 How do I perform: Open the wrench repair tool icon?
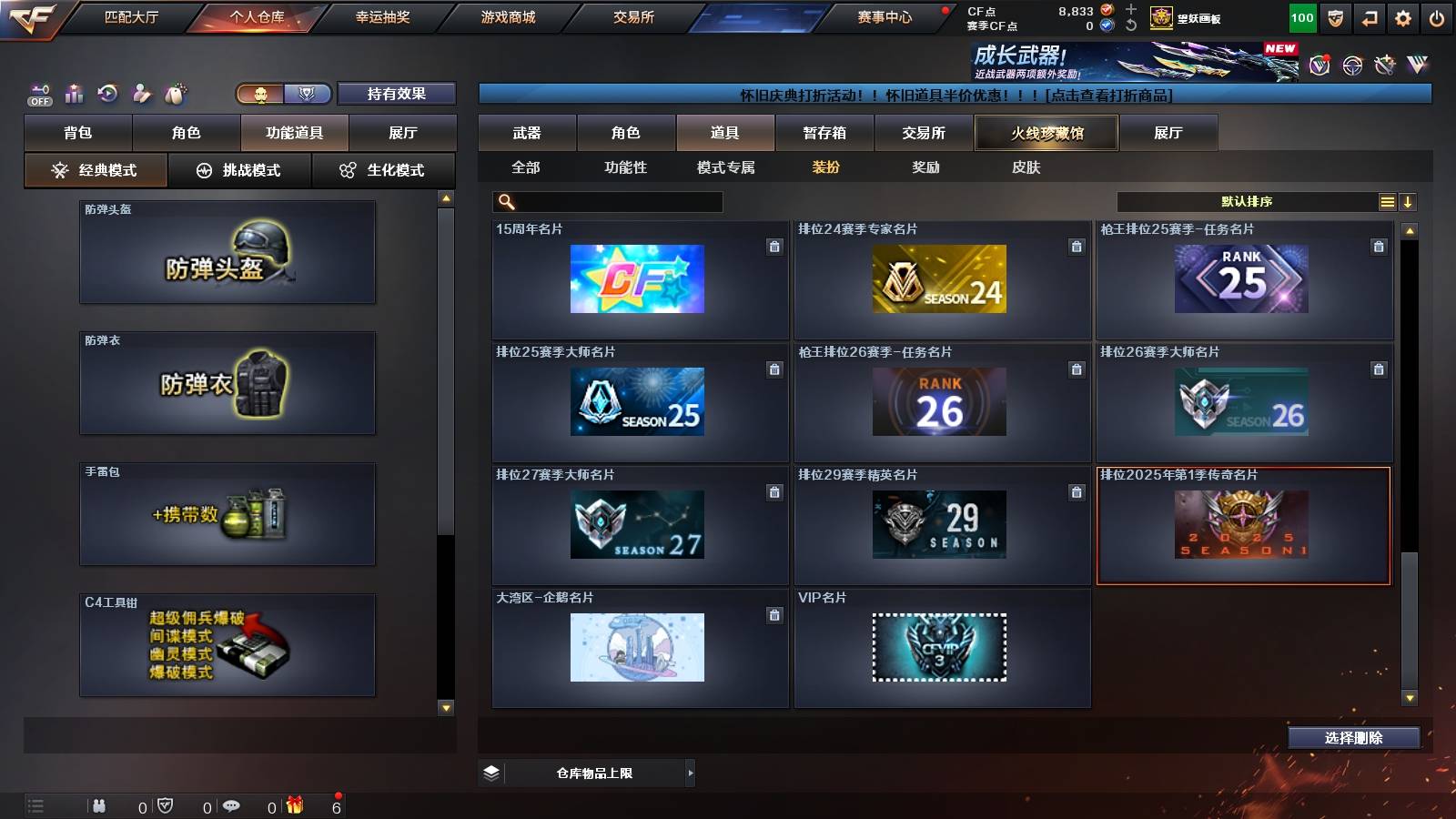1387,66
